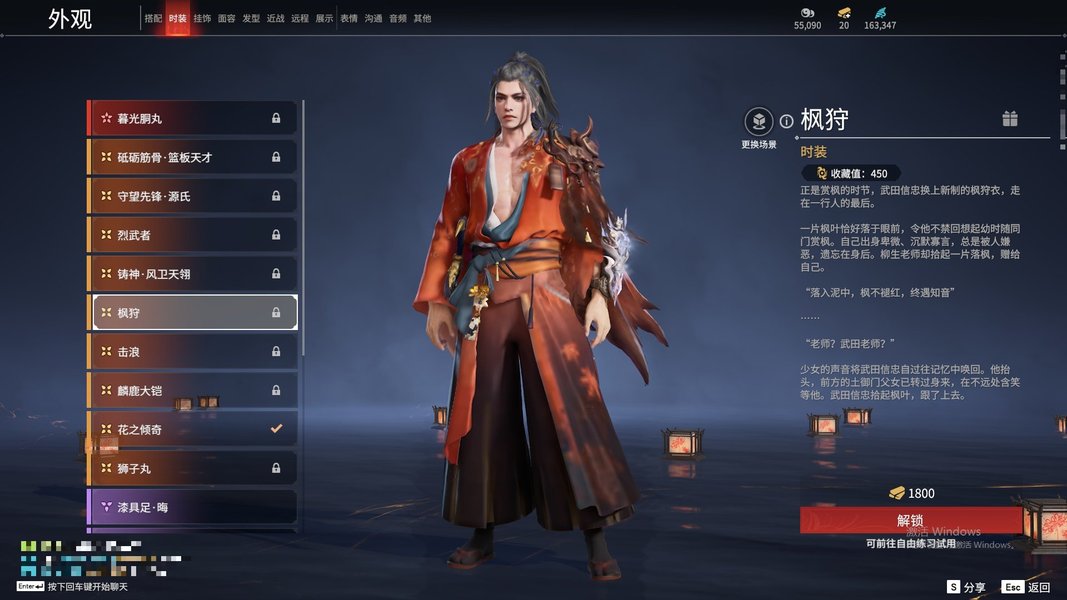Choose the 击浪 outfit entry

[x=193, y=352]
